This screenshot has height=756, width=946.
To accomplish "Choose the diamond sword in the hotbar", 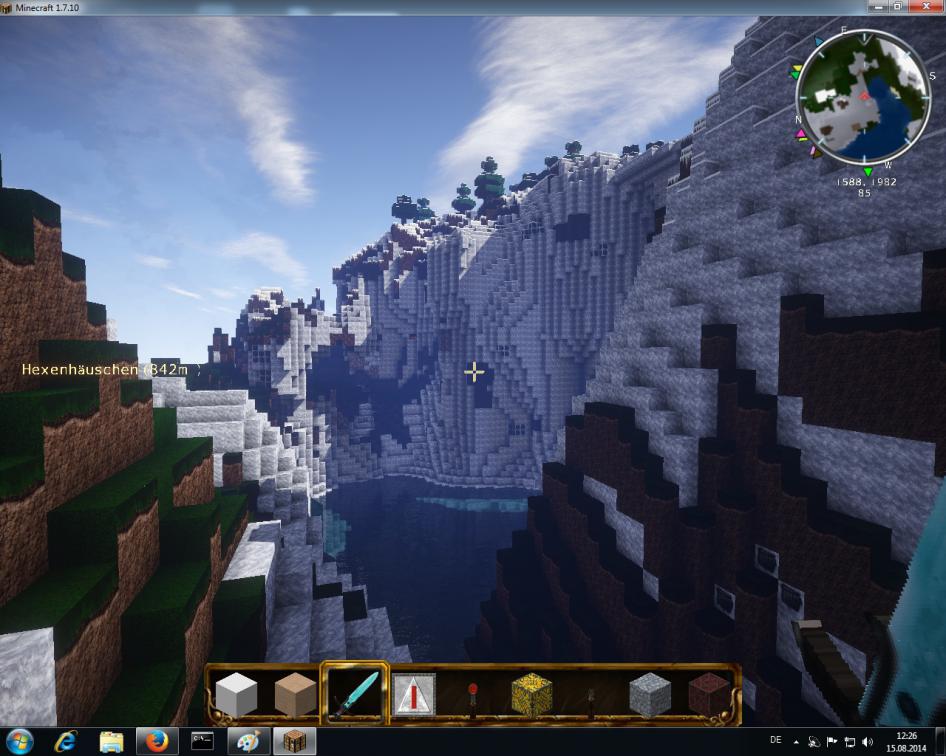I will (x=354, y=693).
